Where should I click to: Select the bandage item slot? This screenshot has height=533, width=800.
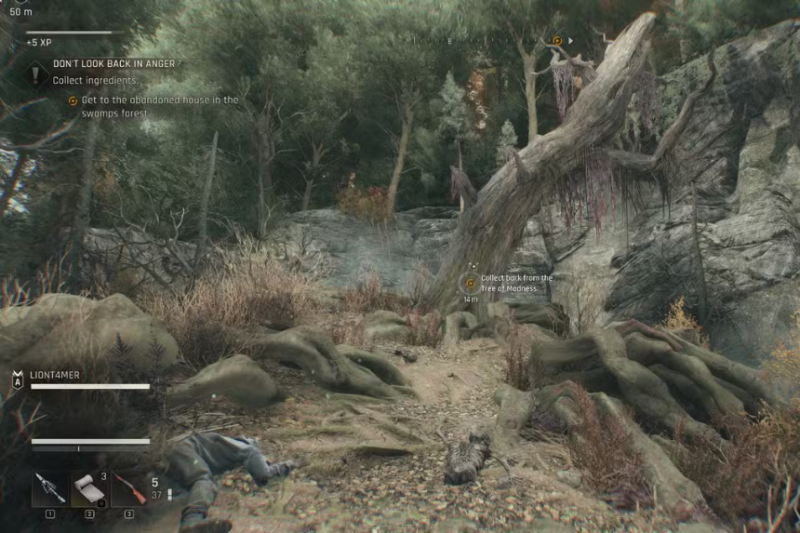pyautogui.click(x=90, y=489)
